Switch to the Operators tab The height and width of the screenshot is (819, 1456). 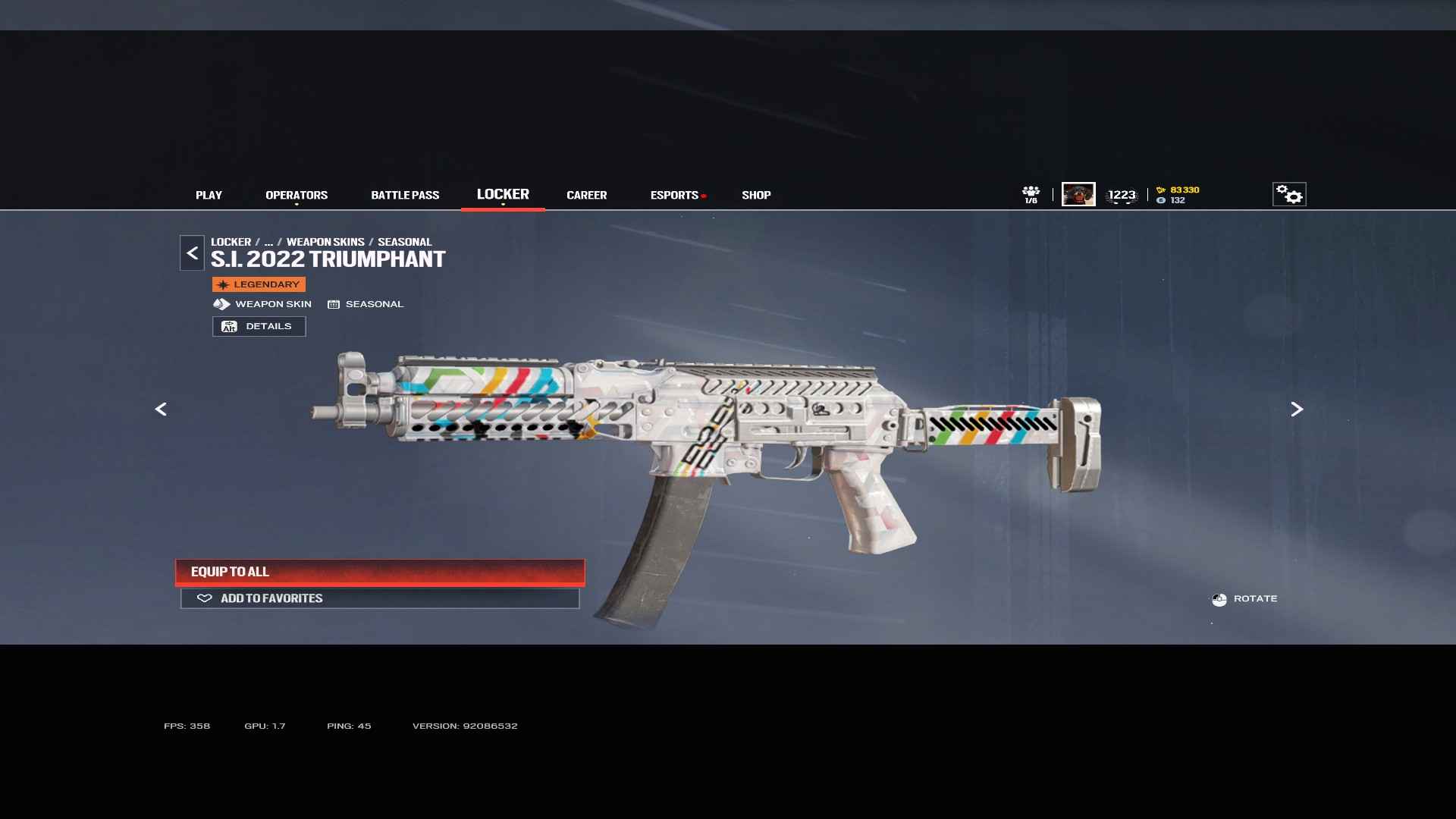(297, 195)
